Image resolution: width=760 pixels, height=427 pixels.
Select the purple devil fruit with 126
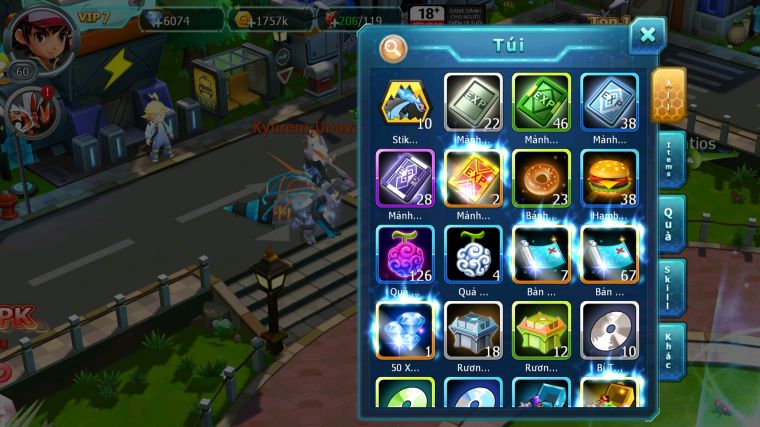[405, 254]
